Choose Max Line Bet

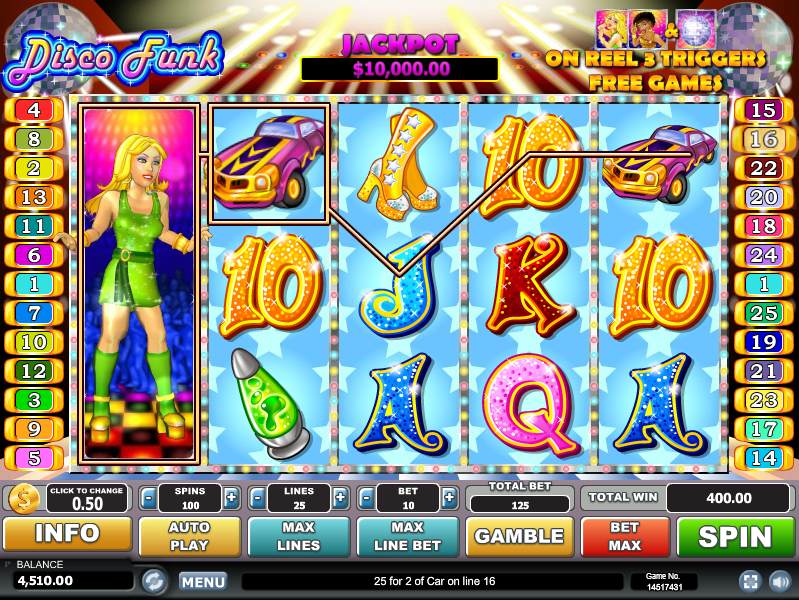click(407, 536)
